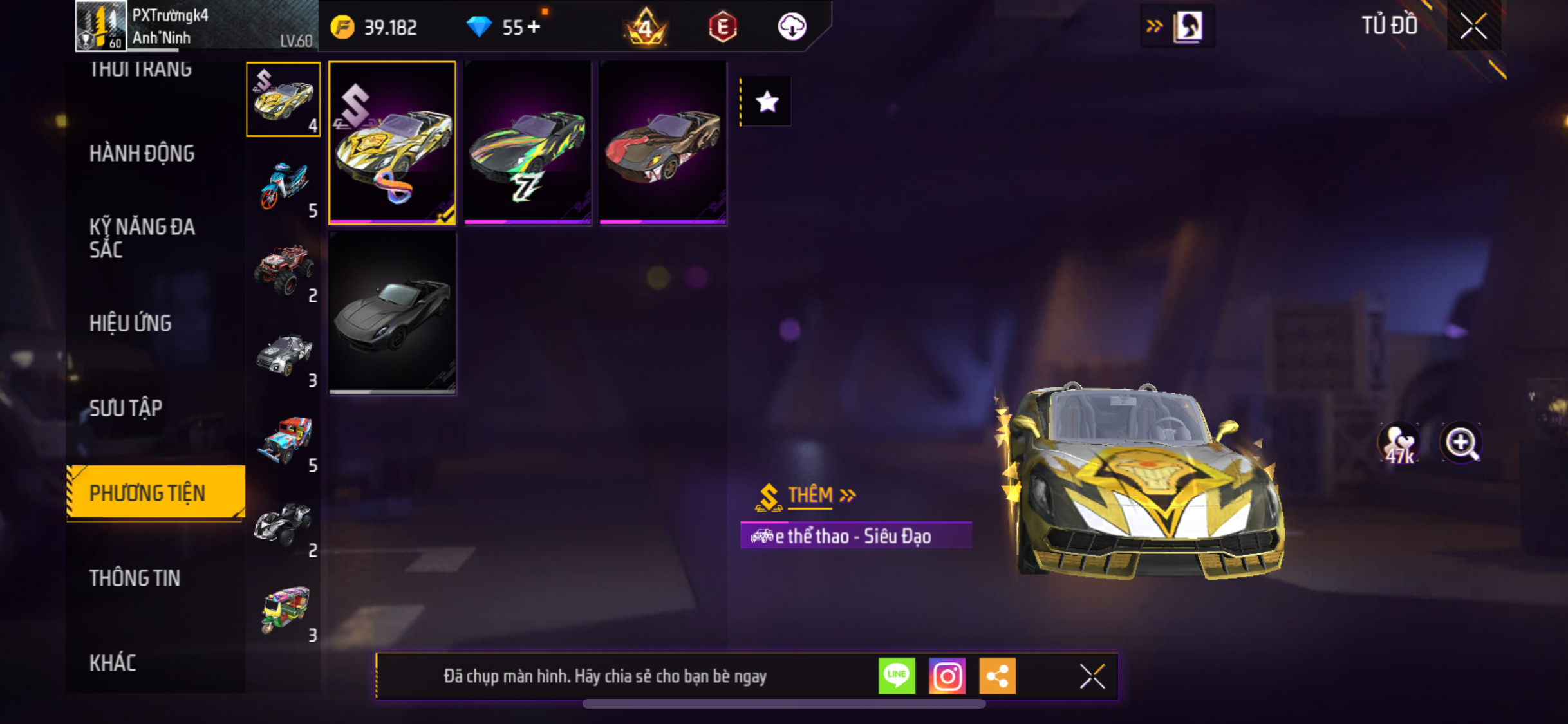1568x724 pixels.
Task: Select the Hiệu Ứng category
Action: [x=130, y=323]
